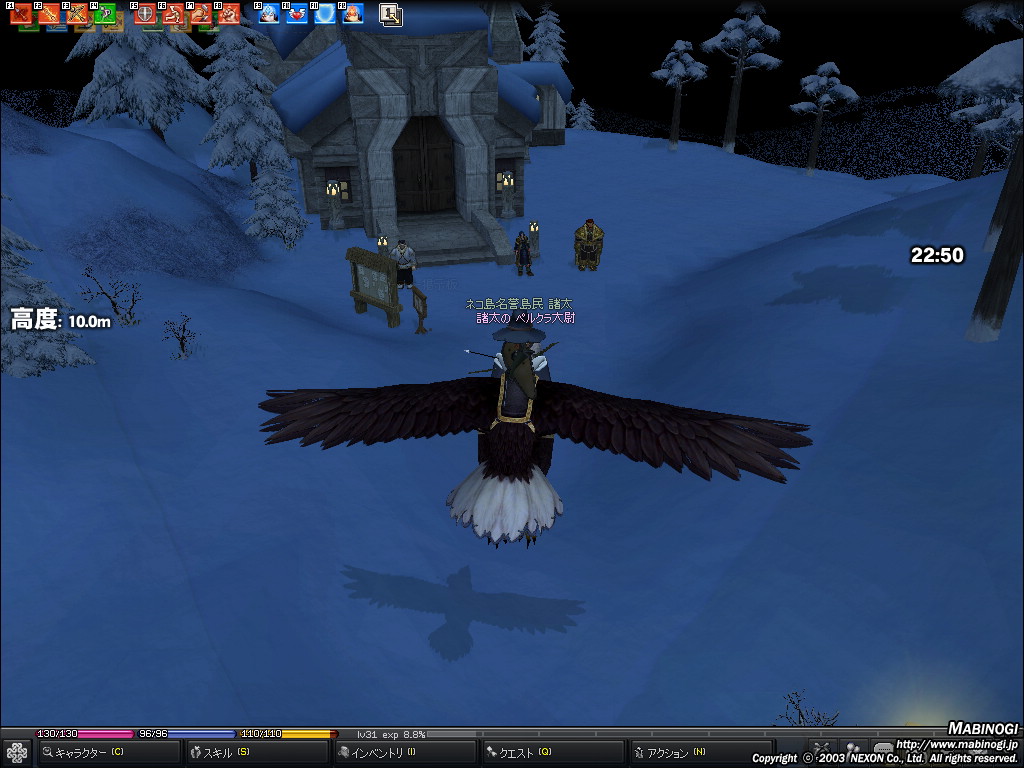Select the F3 crossed arrows skill
Screen dimensions: 1024x768
(78, 14)
